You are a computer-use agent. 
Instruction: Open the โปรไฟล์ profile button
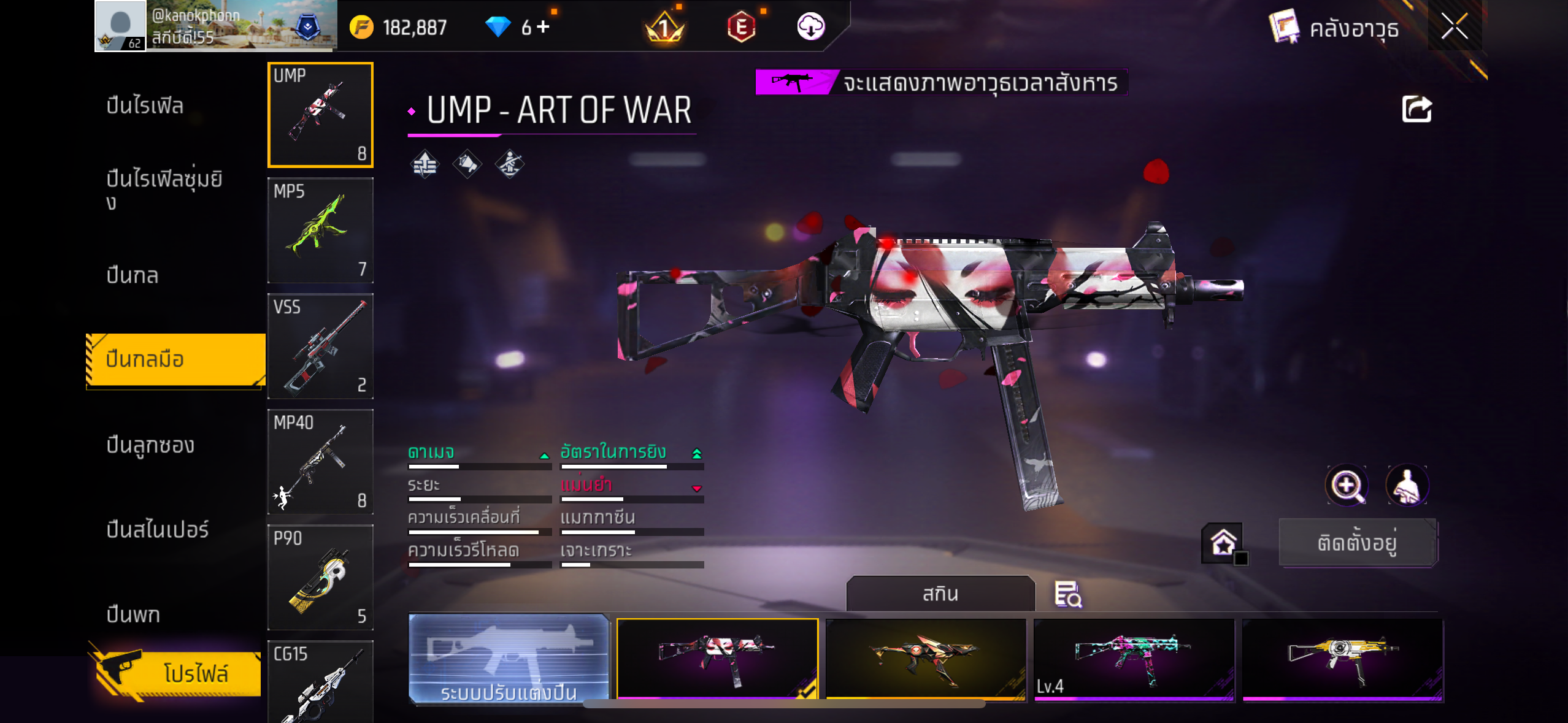coord(177,673)
